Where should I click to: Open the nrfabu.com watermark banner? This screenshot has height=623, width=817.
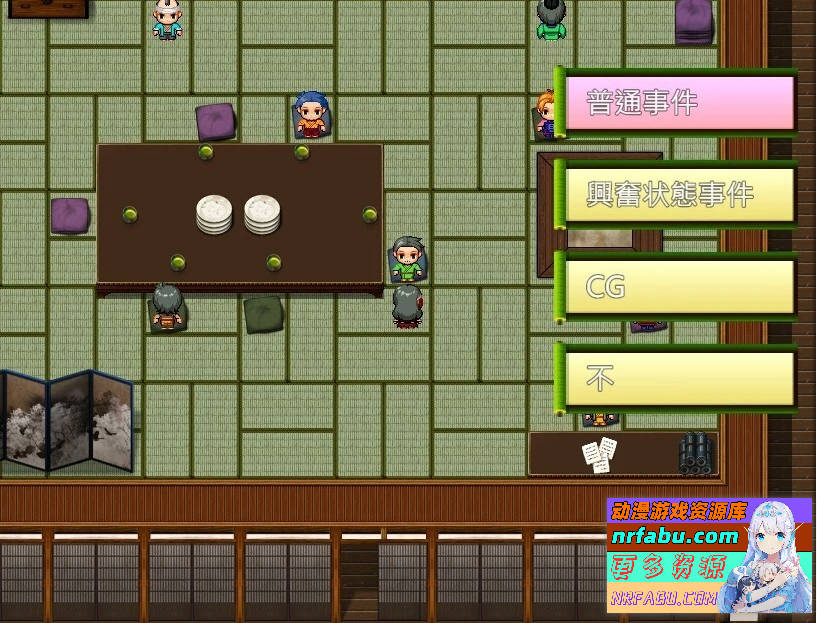708,556
